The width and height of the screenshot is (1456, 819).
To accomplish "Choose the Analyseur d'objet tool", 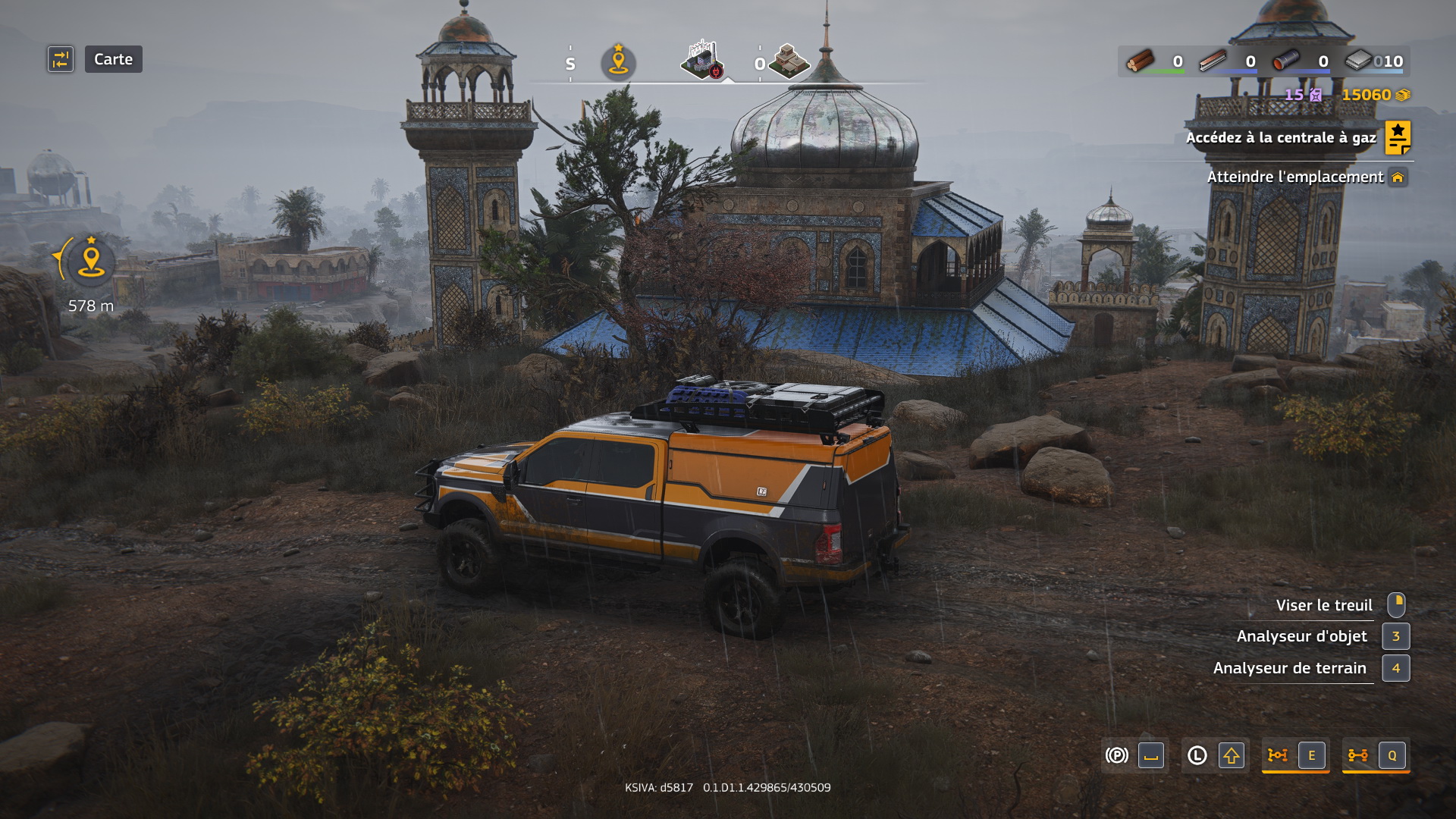I will click(1301, 636).
